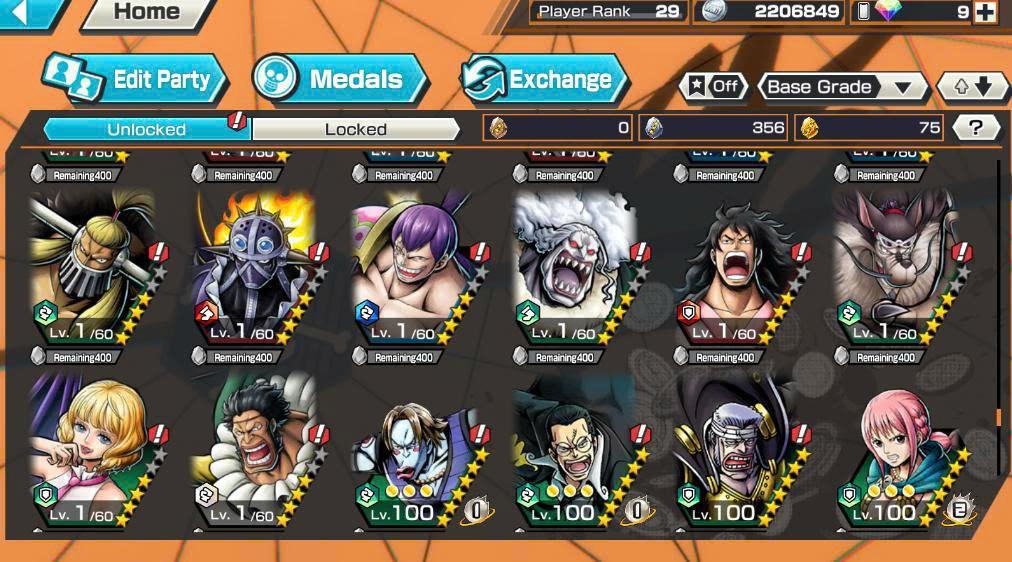This screenshot has height=562, width=1012.
Task: Toggle the star filter marked Off
Action: tap(712, 87)
